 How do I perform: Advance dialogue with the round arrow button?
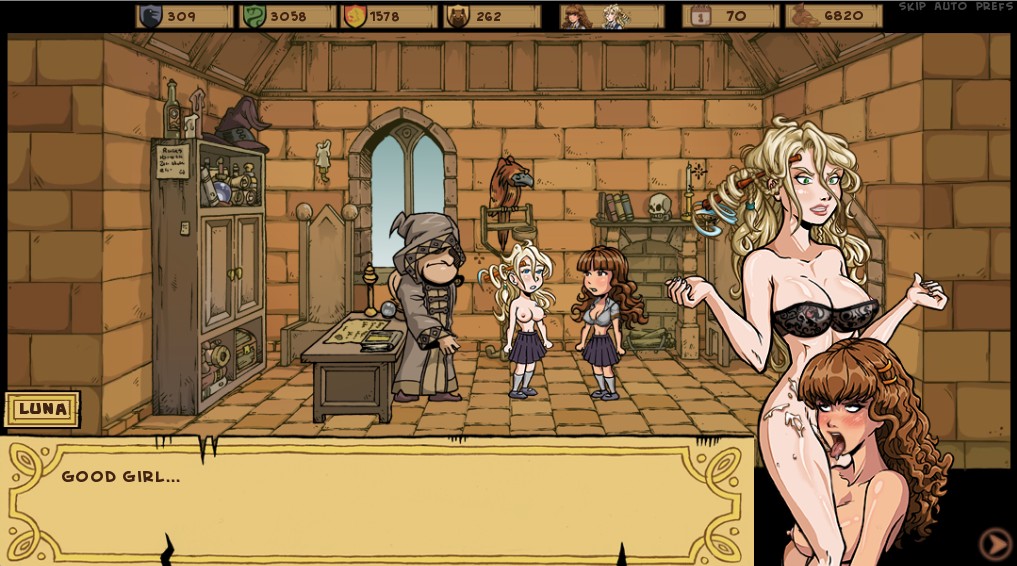(x=994, y=543)
